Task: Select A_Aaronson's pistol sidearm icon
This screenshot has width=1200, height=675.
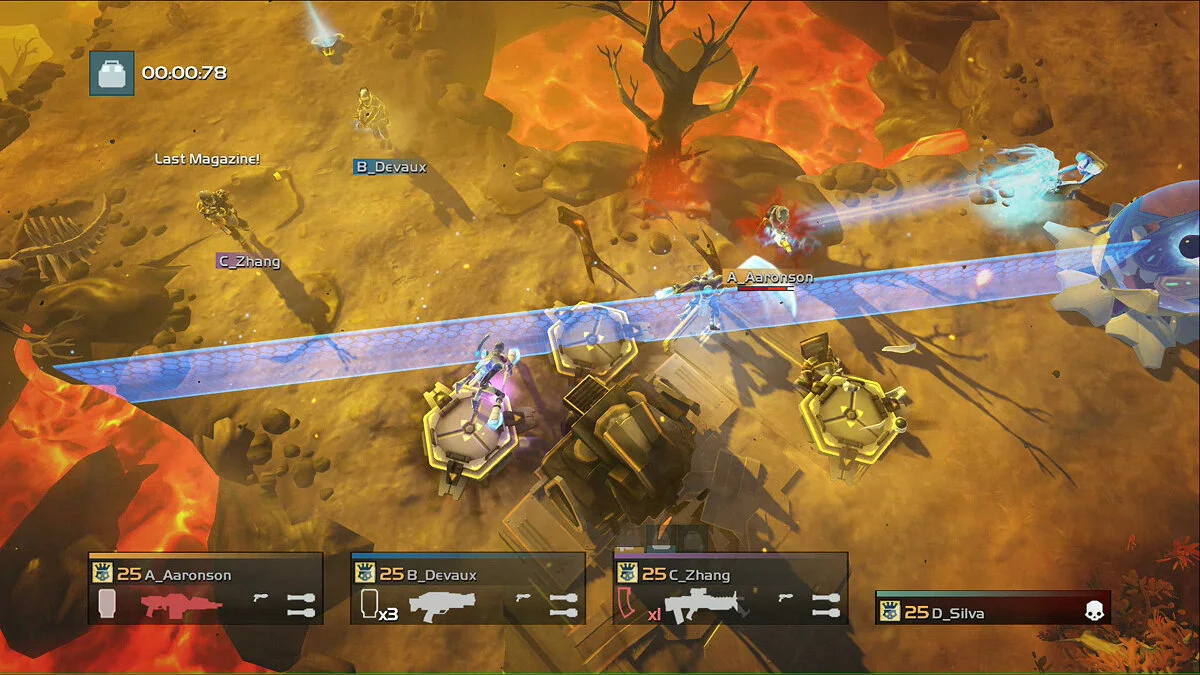Action: 261,598
